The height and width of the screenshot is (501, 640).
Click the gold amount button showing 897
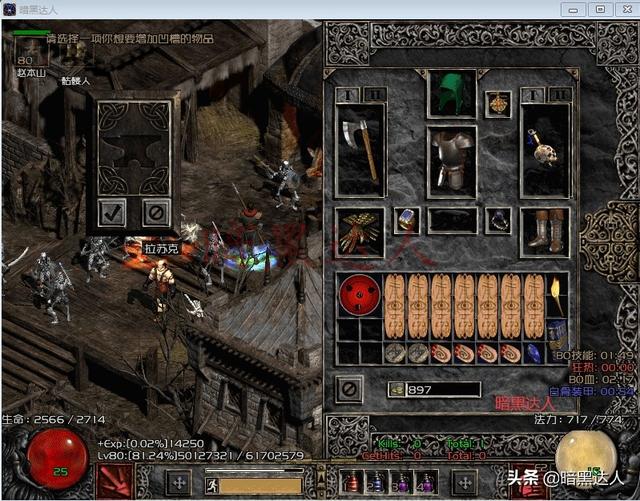click(x=396, y=389)
